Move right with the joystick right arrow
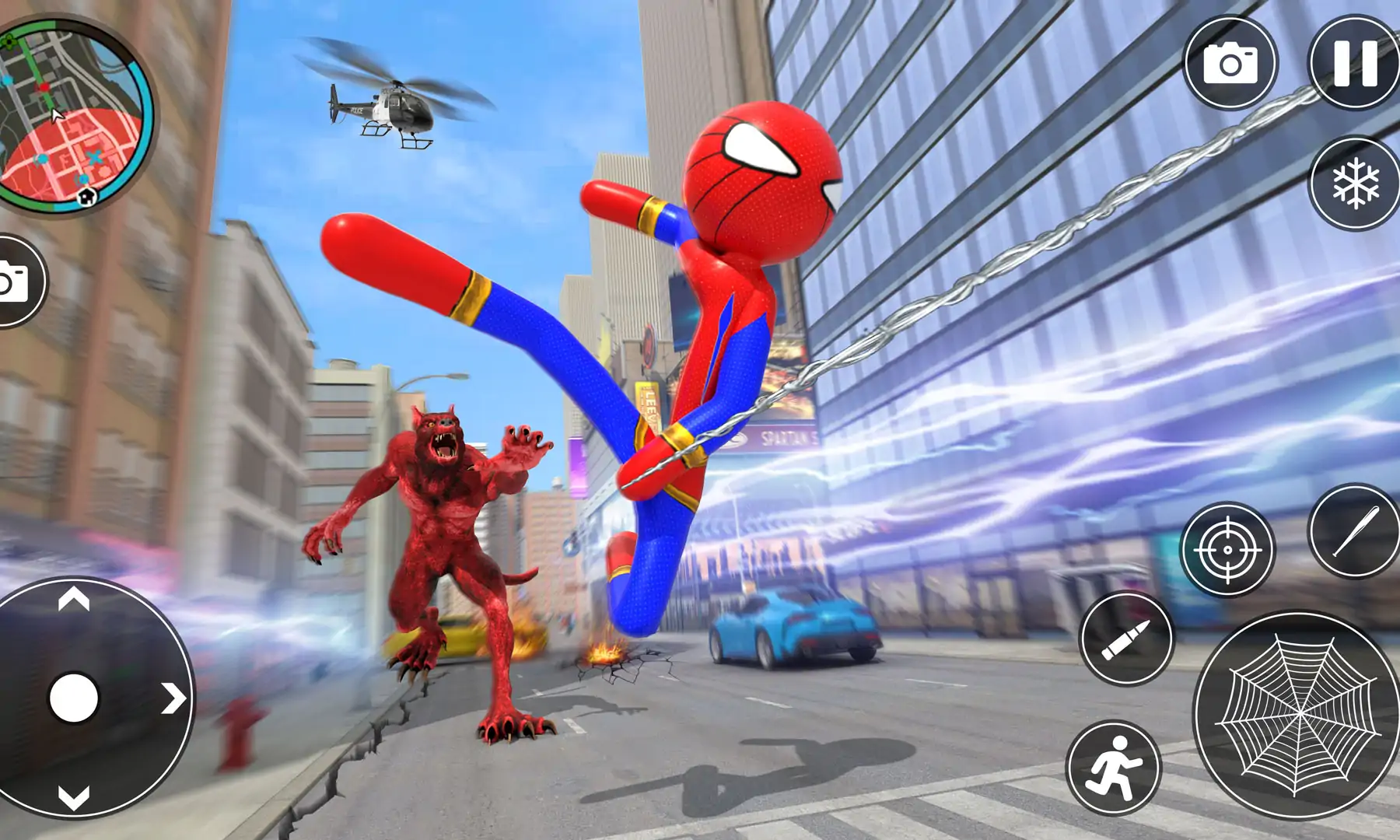Screen dimensions: 1400x840 [173, 698]
